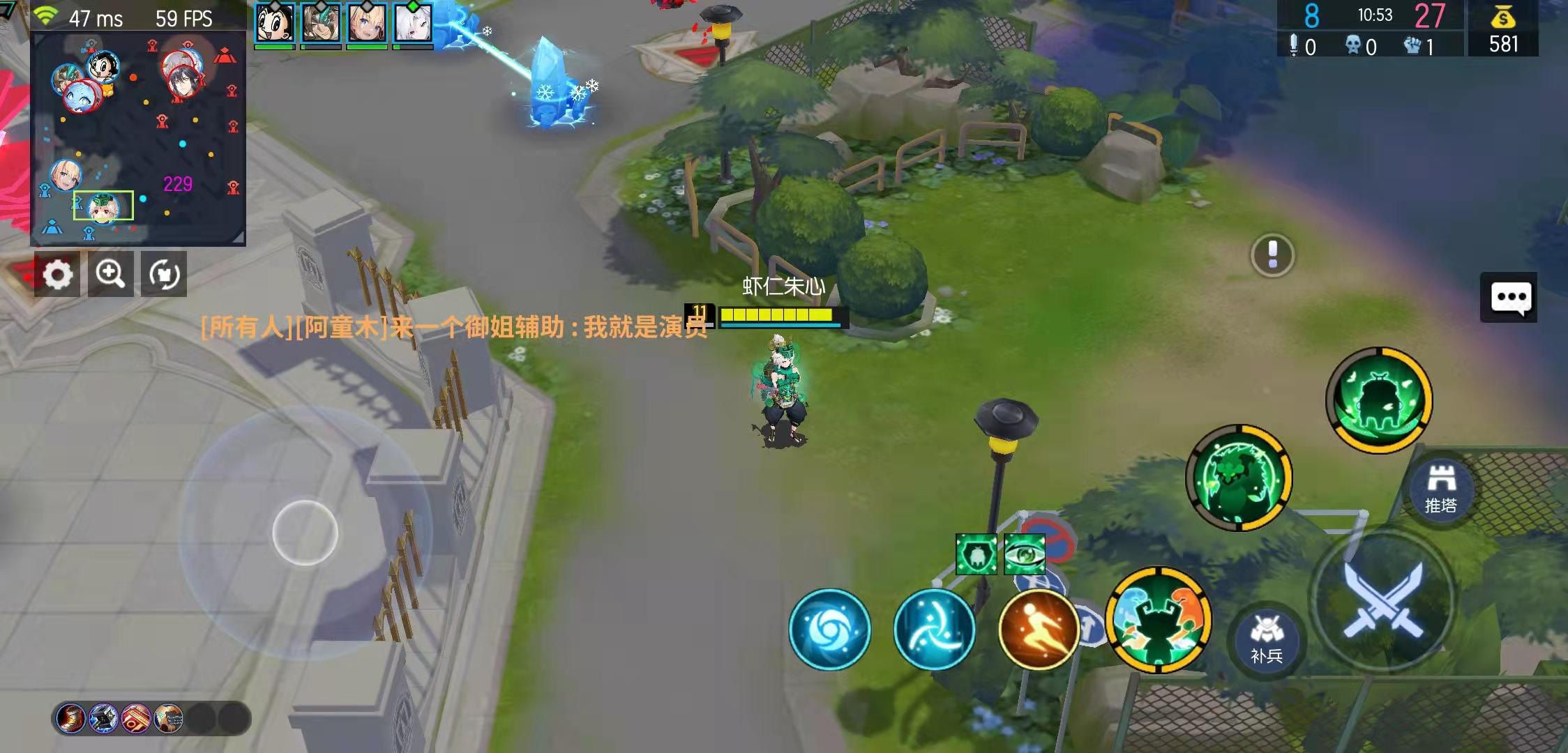This screenshot has height=753, width=1568.
Task: Use the blue swirl ability
Action: tap(830, 630)
